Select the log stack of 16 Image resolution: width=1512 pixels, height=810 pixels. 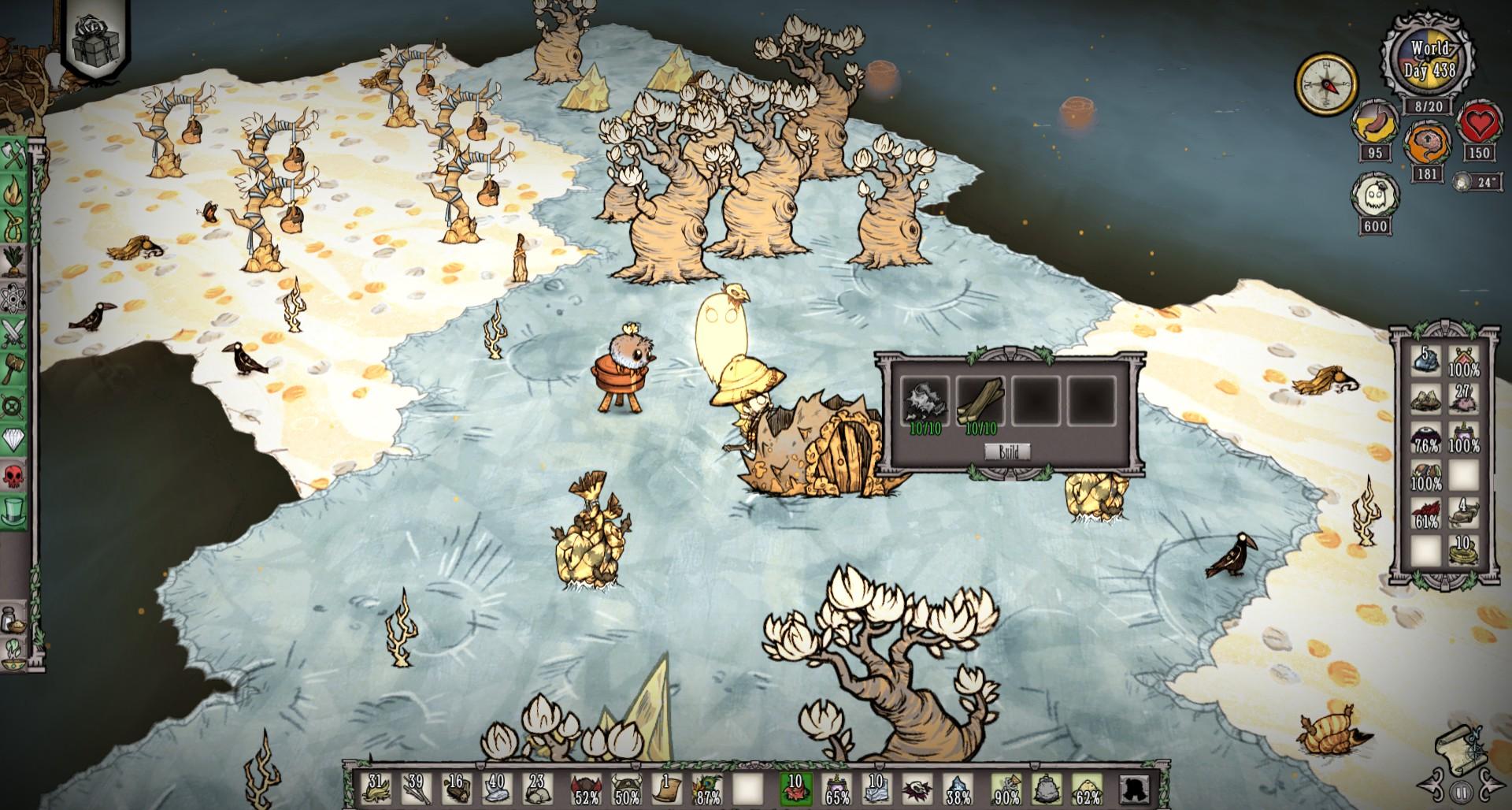point(455,790)
